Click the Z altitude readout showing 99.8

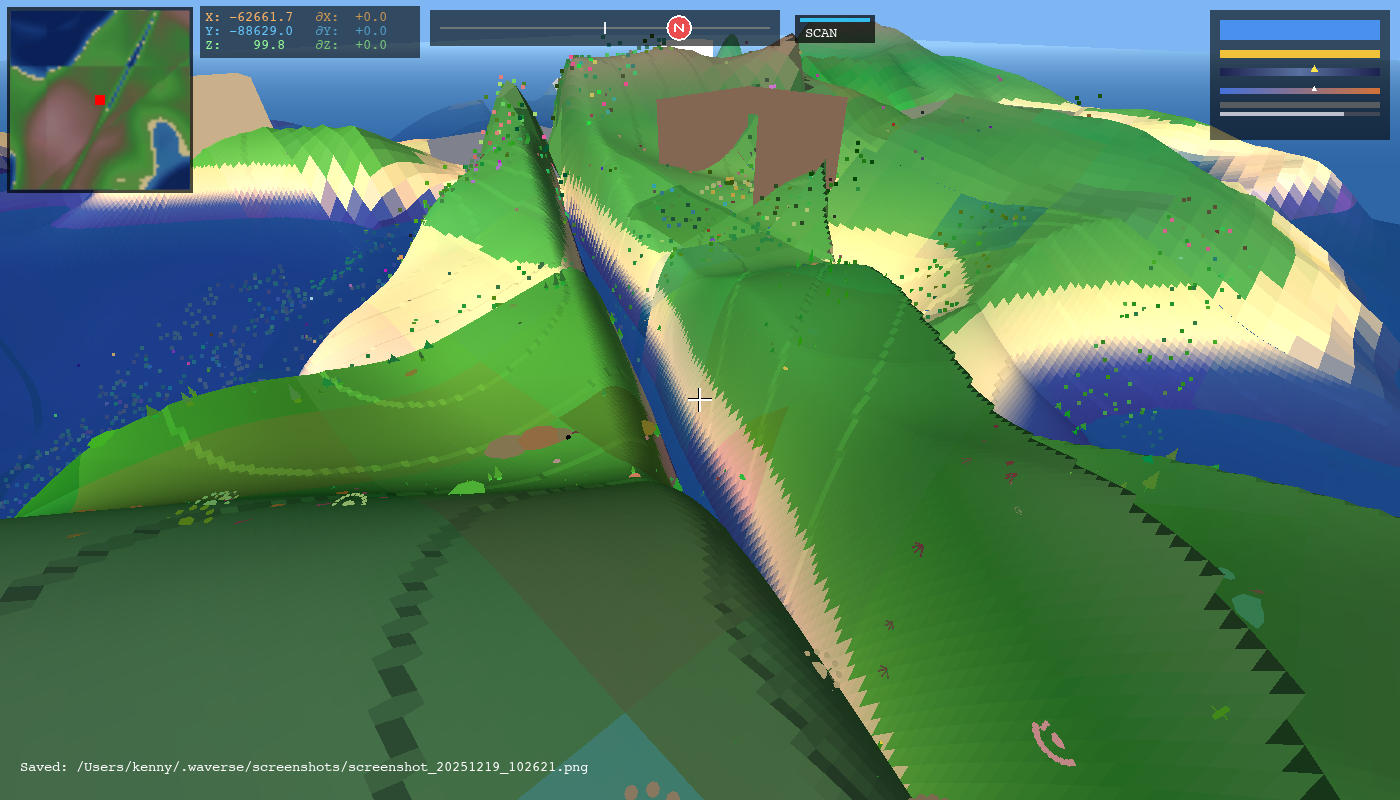pyautogui.click(x=251, y=45)
